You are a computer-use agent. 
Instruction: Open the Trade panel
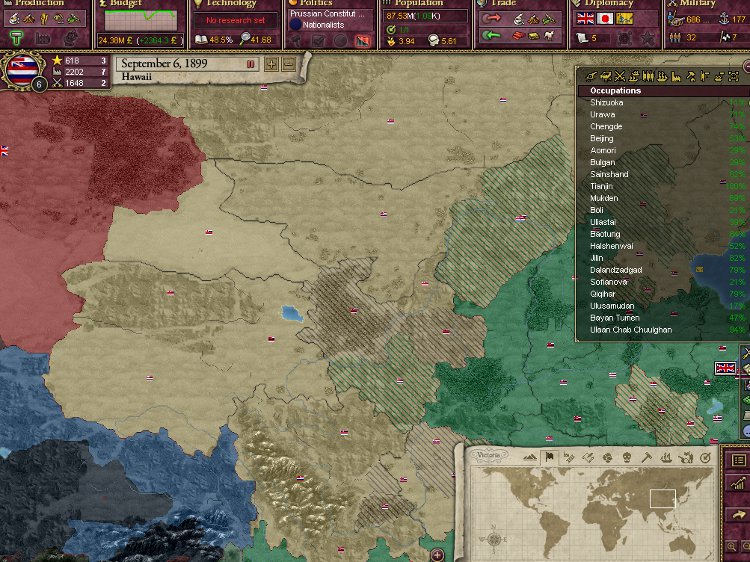pos(503,4)
